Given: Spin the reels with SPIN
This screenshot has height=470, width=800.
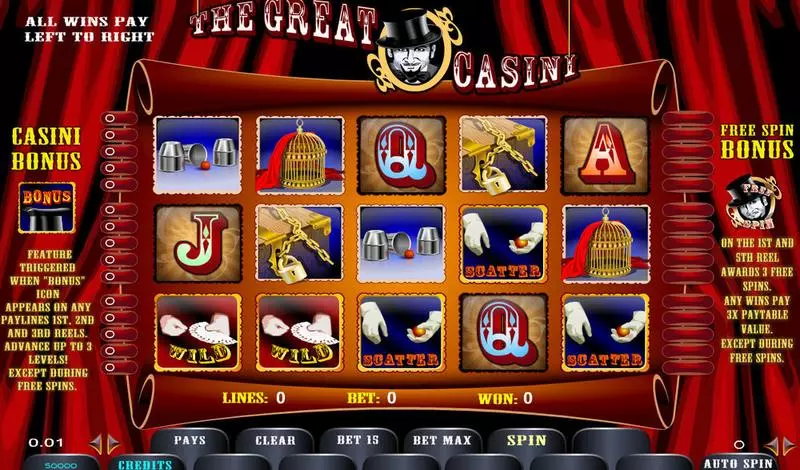Looking at the screenshot, I should 526,440.
